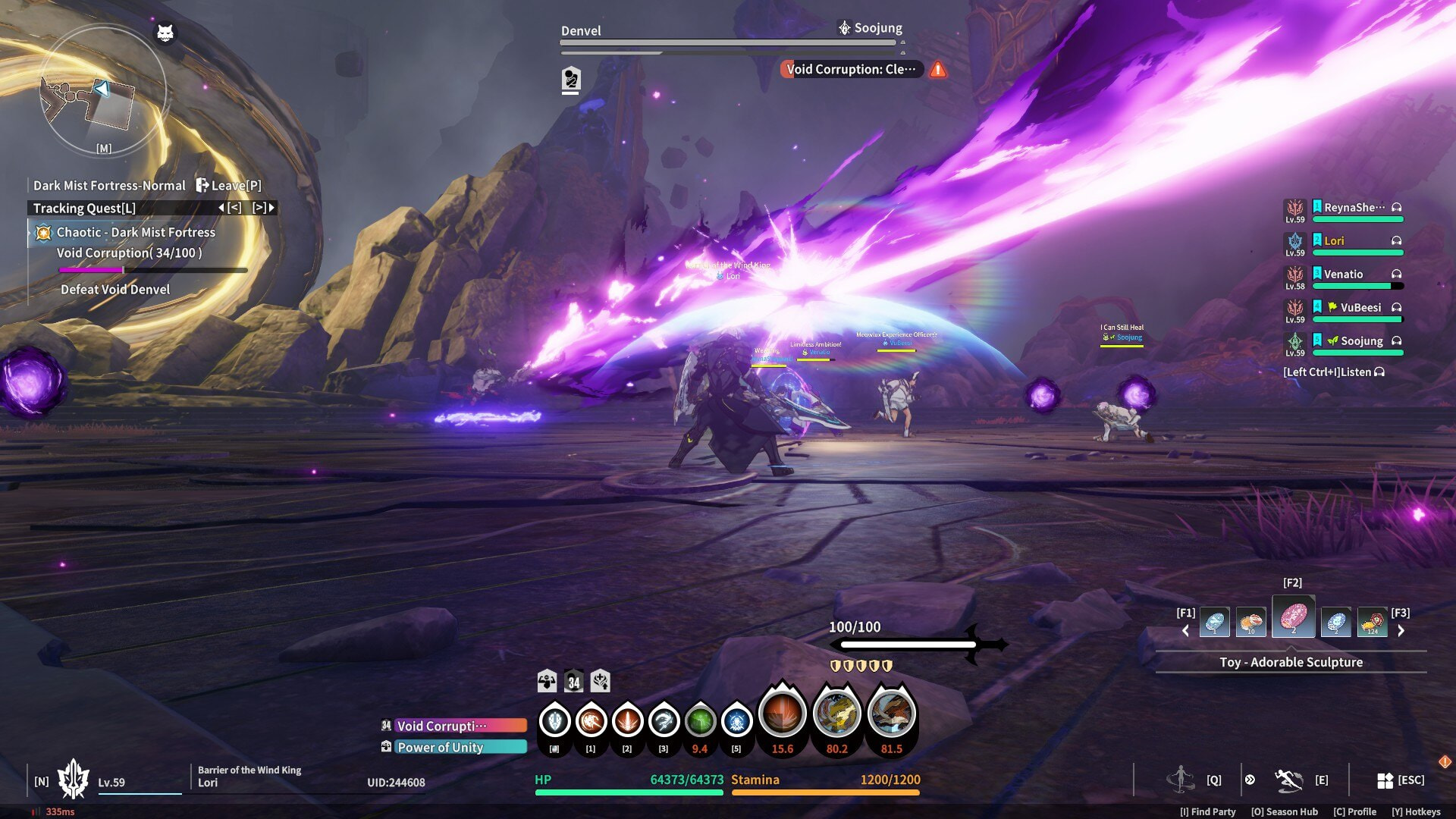Select party member Soojung in party list
The height and width of the screenshot is (819, 1456).
[1361, 341]
